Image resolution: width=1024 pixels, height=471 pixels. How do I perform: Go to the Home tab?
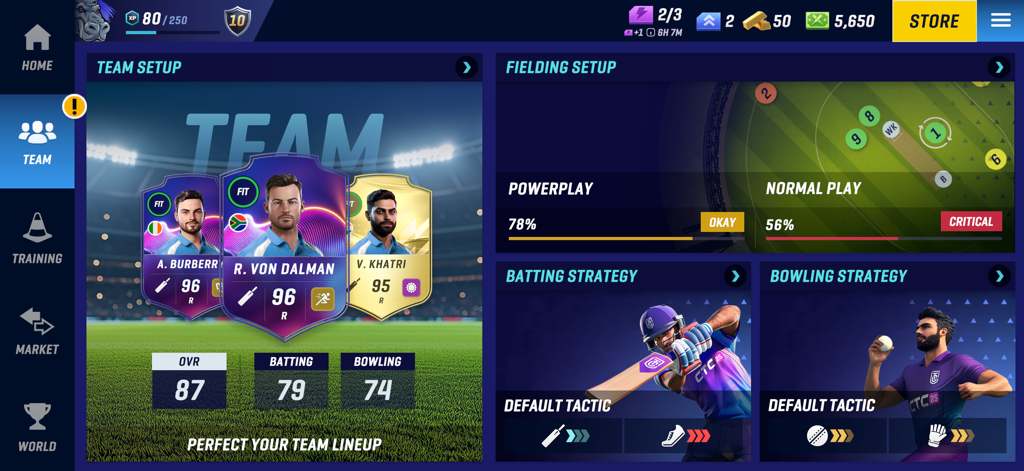[37, 48]
